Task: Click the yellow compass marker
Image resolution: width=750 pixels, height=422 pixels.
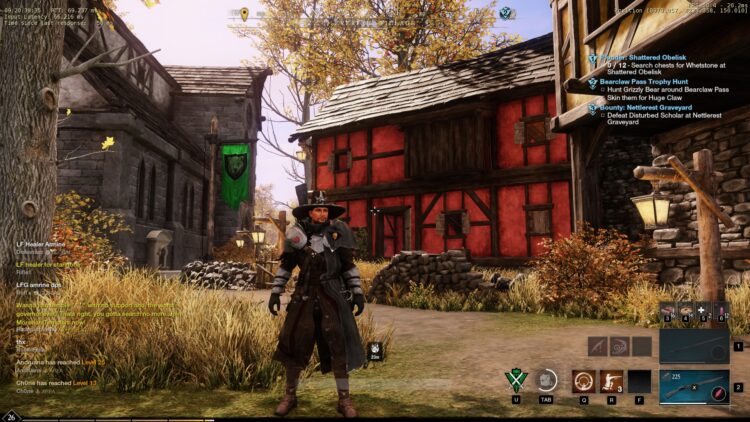Action: coord(244,14)
